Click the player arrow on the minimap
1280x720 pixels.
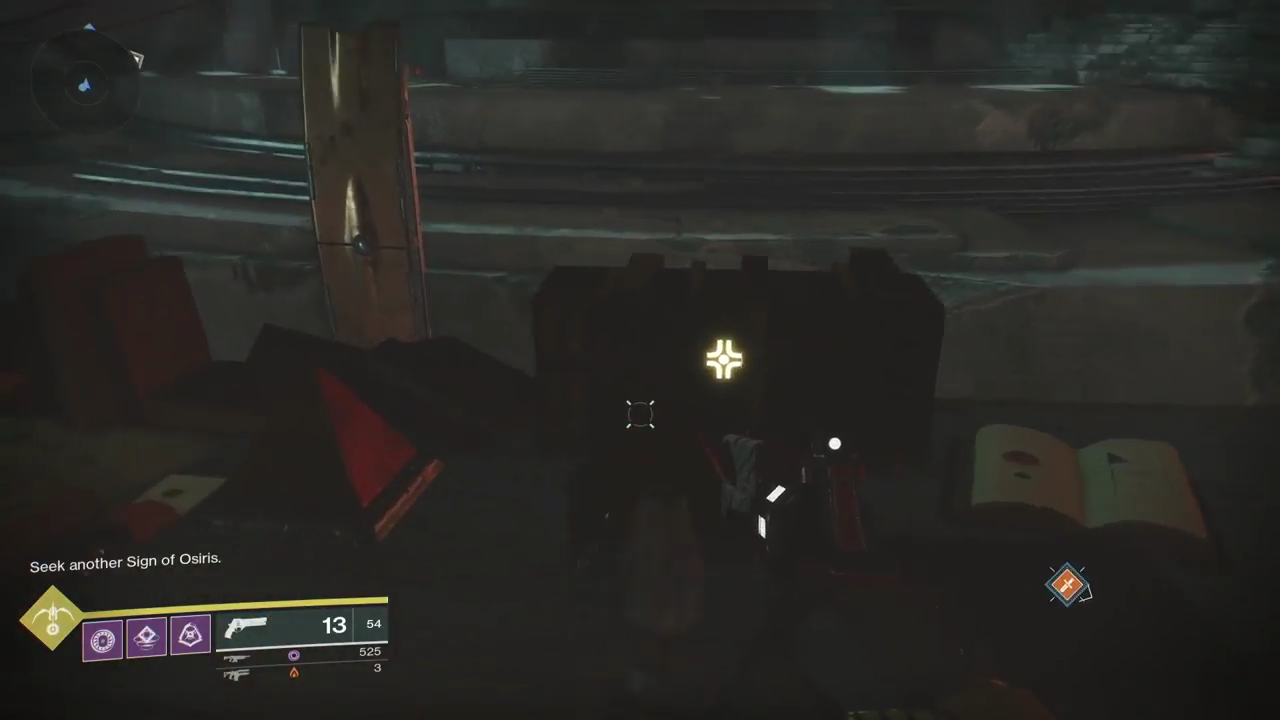84,87
